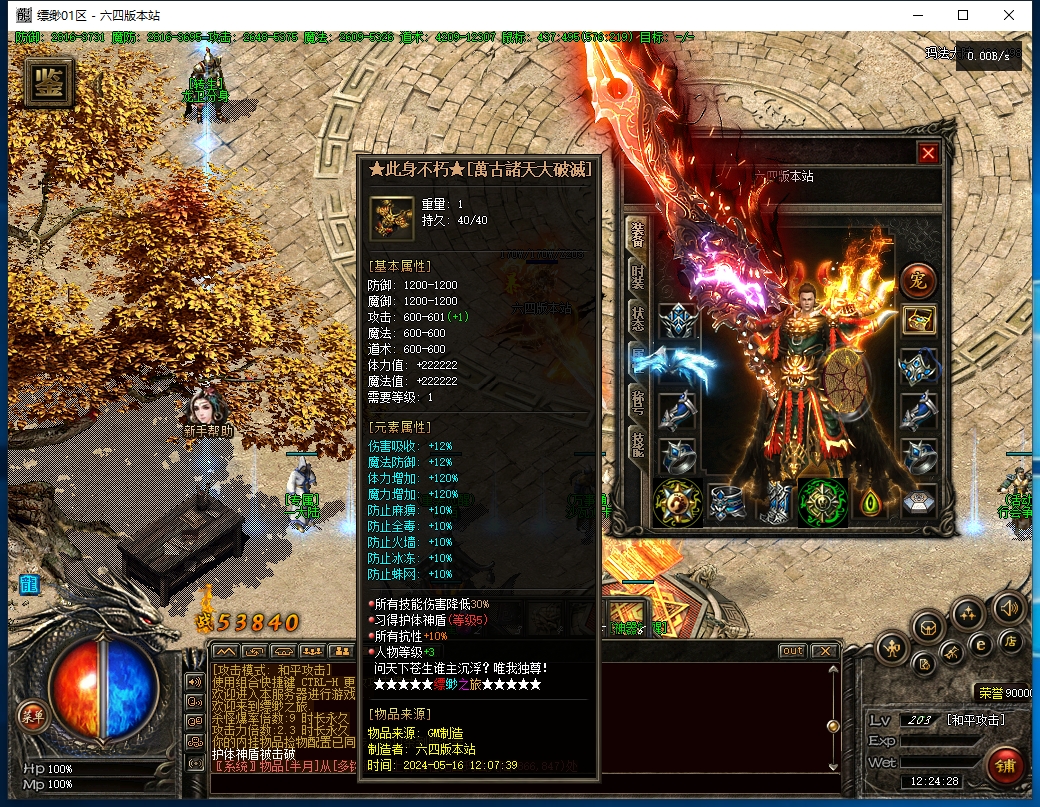Maximize the game window
The height and width of the screenshot is (807, 1040).
tap(963, 15)
